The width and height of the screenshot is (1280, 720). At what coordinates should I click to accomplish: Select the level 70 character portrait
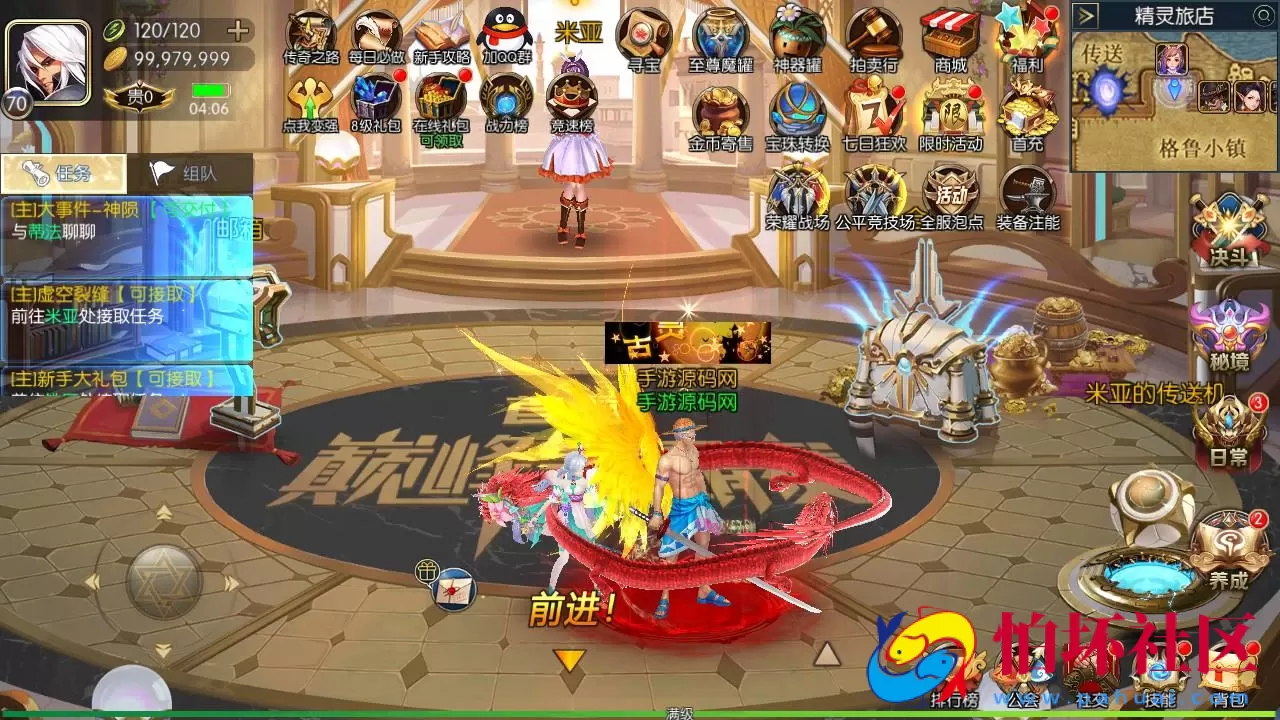tap(45, 60)
